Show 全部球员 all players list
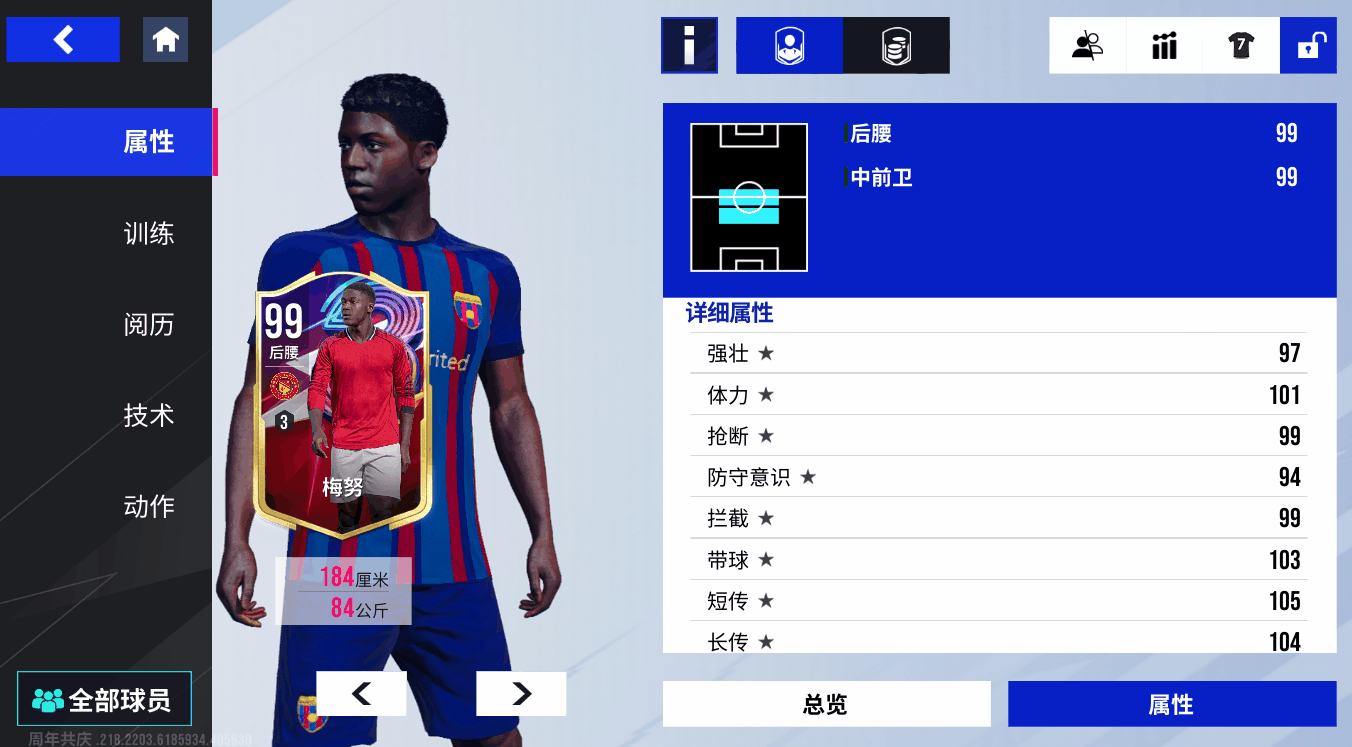Image resolution: width=1352 pixels, height=747 pixels. 104,699
